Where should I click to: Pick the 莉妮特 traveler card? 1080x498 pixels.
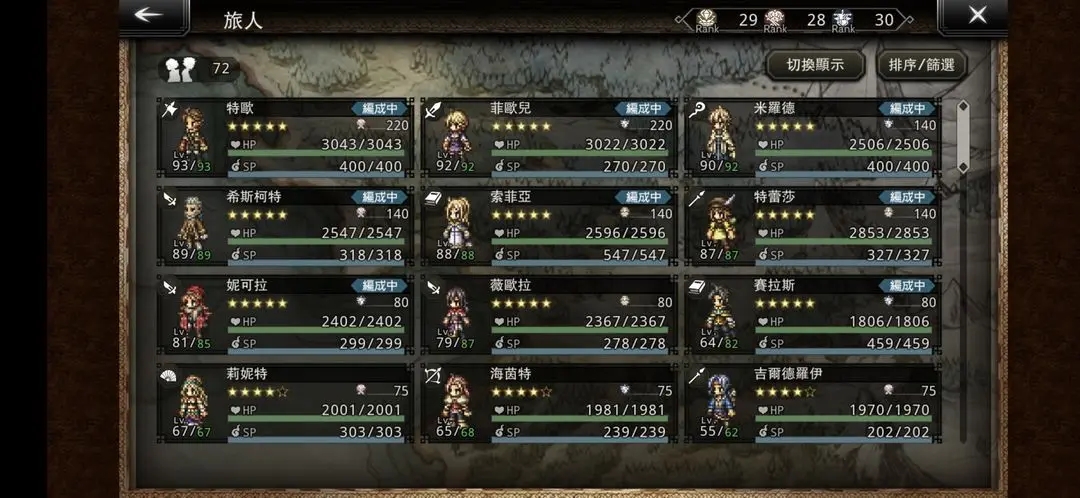[285, 401]
